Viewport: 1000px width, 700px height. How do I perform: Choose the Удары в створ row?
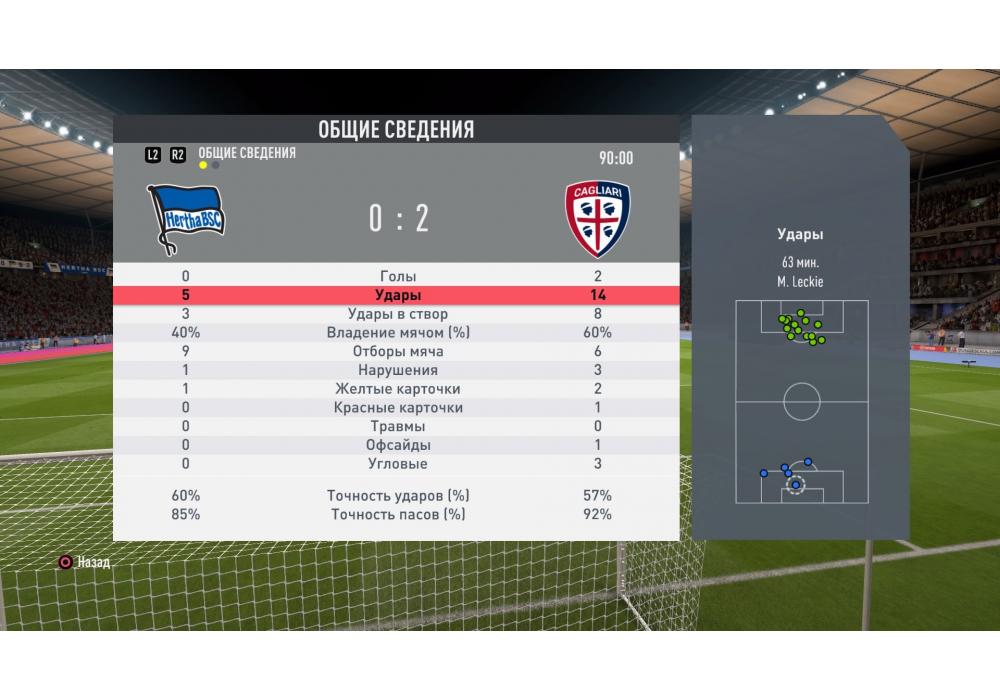(398, 314)
